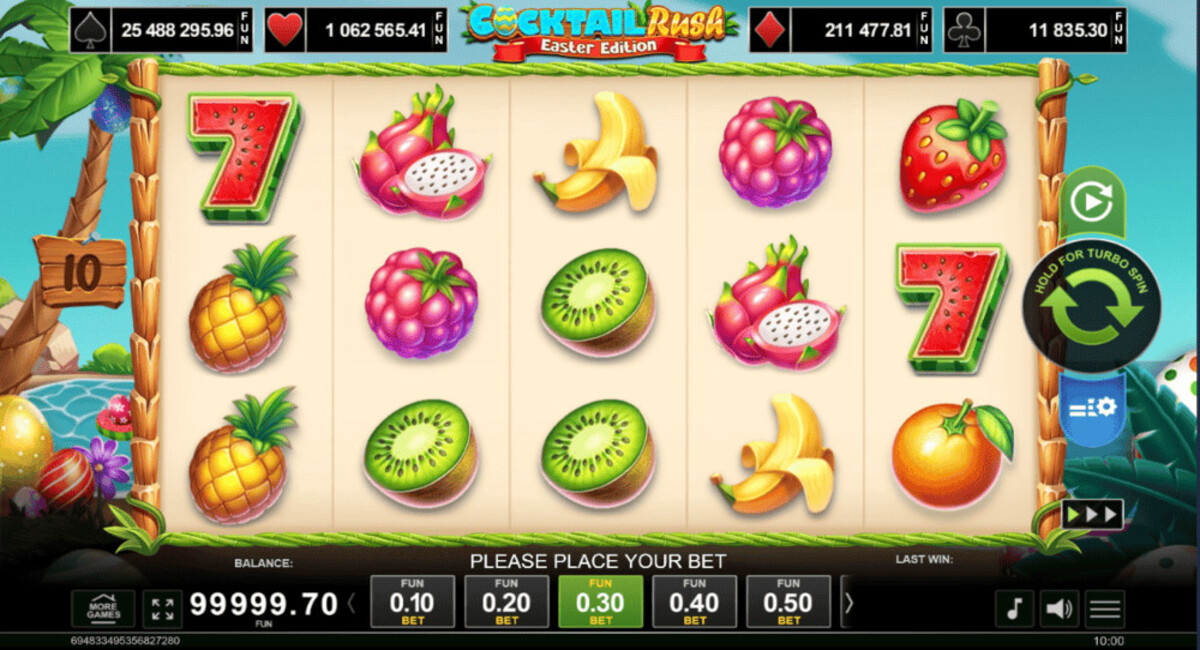Set the bet to 0.40

point(694,602)
